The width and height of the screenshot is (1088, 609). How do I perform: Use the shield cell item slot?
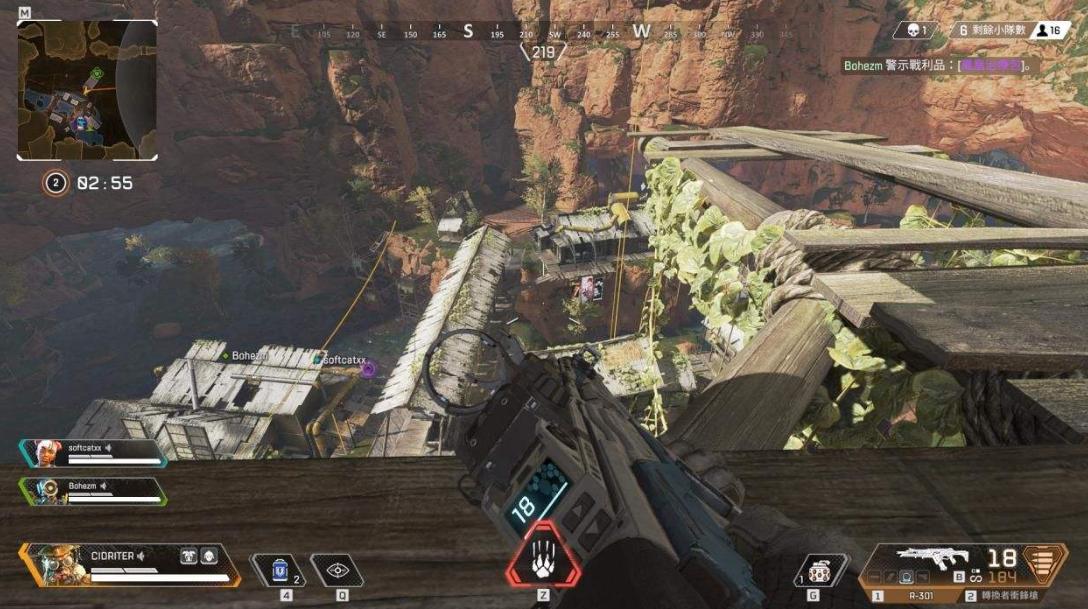[x=279, y=570]
